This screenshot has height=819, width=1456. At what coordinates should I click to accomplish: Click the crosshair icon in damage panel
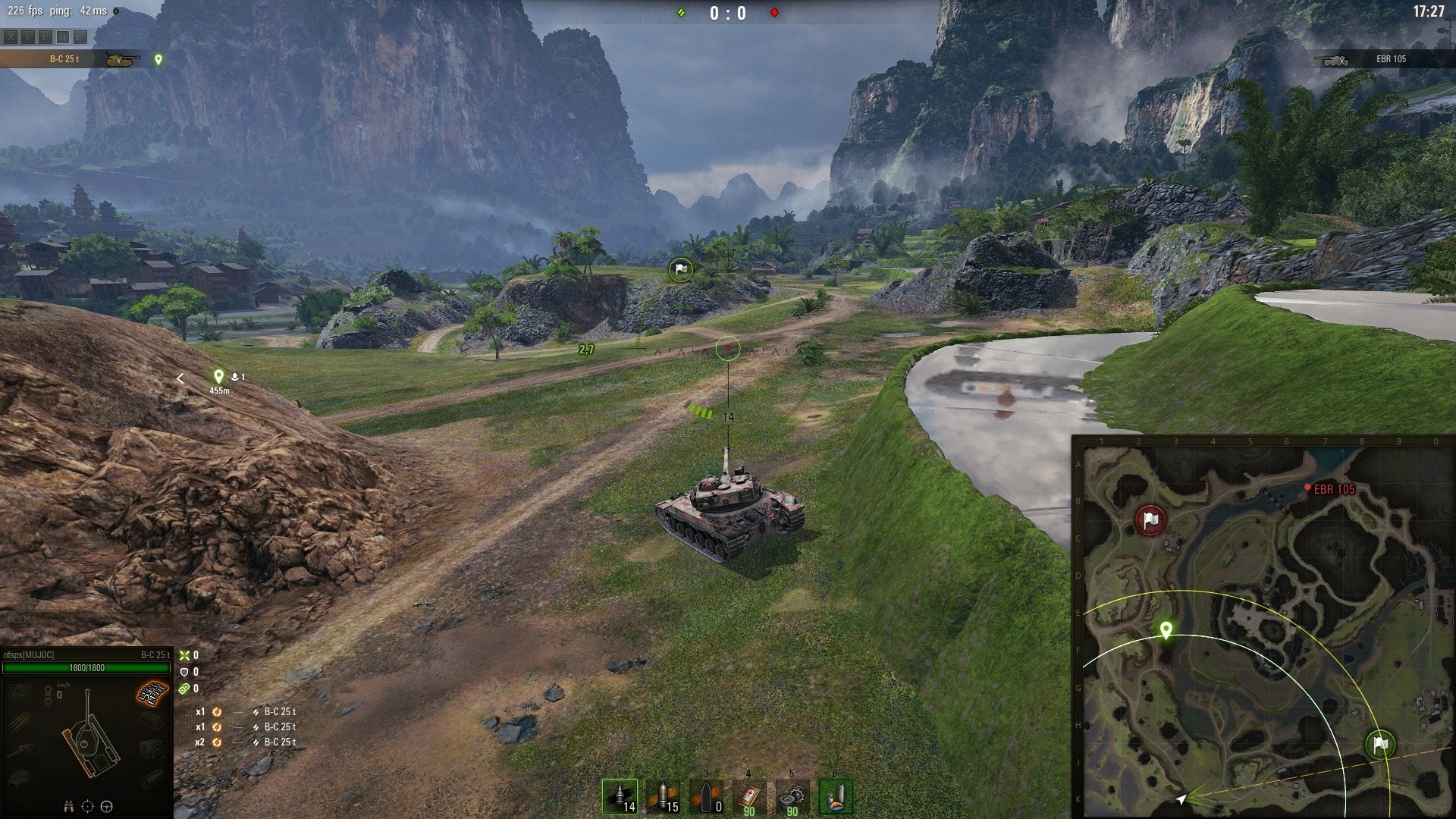pyautogui.click(x=87, y=807)
